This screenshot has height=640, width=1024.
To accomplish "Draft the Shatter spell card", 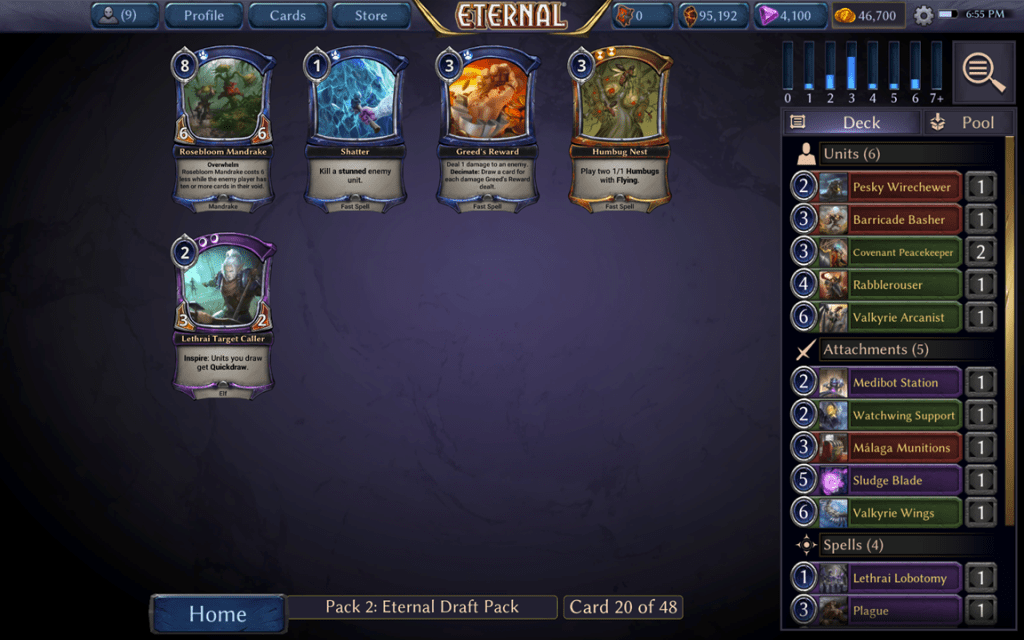I will [x=355, y=127].
